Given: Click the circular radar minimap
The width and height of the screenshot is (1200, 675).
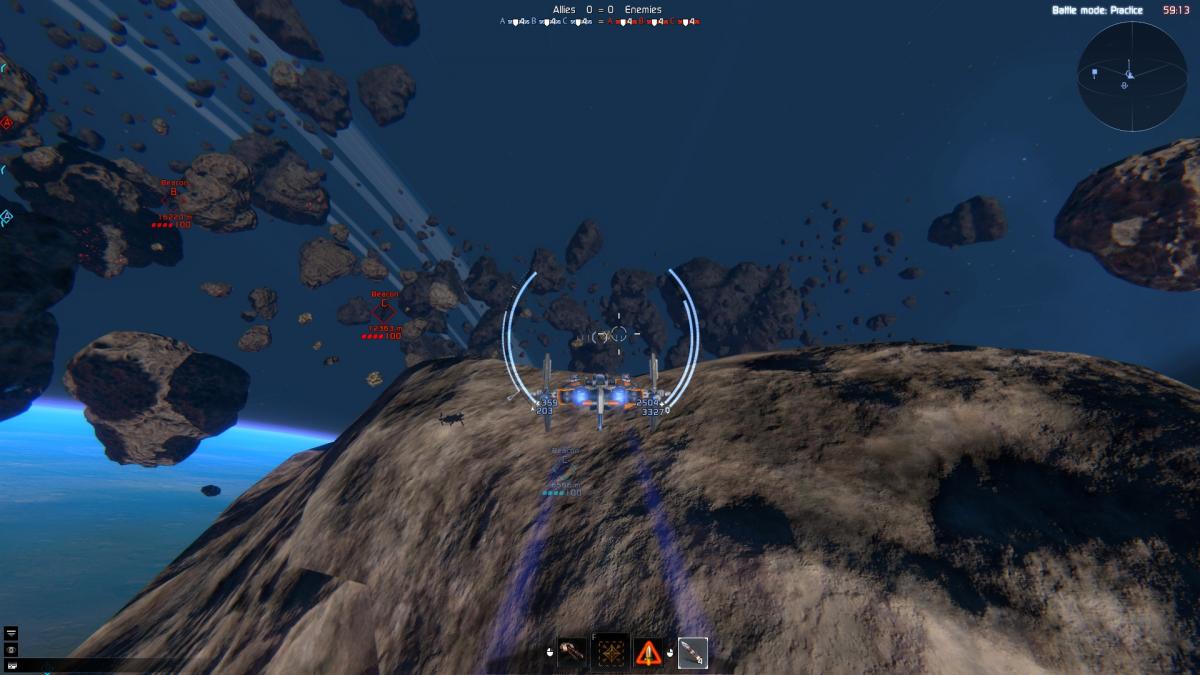Looking at the screenshot, I should [x=1130, y=77].
